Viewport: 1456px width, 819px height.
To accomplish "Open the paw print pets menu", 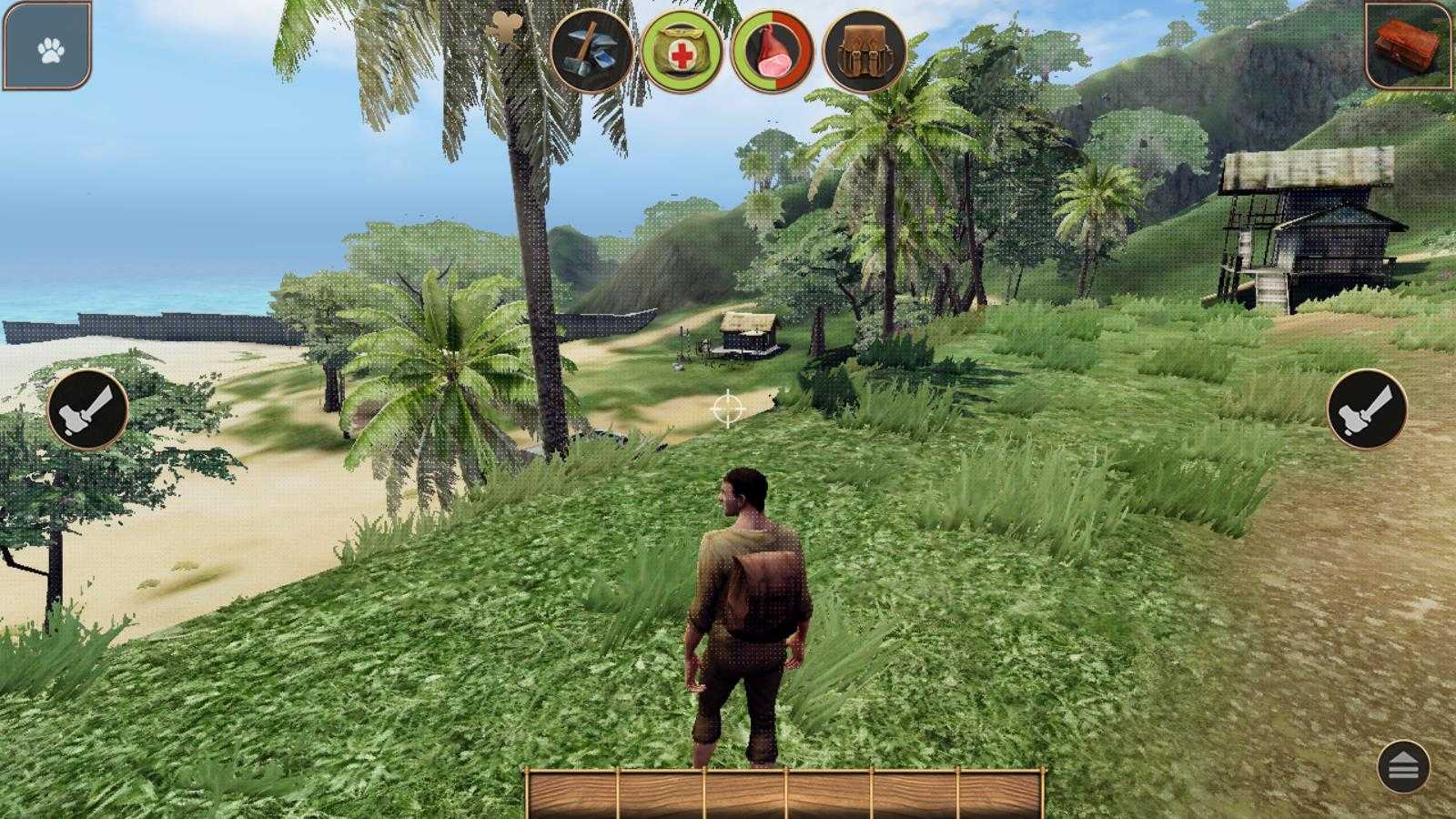I will pos(49,47).
